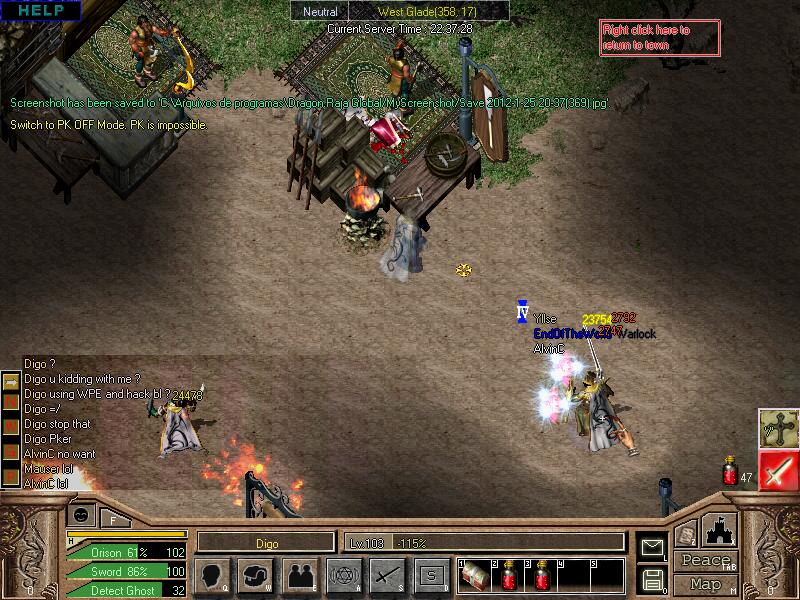Viewport: 800px width, 600px height.
Task: Open the bag inventory button
Action: coord(256,576)
